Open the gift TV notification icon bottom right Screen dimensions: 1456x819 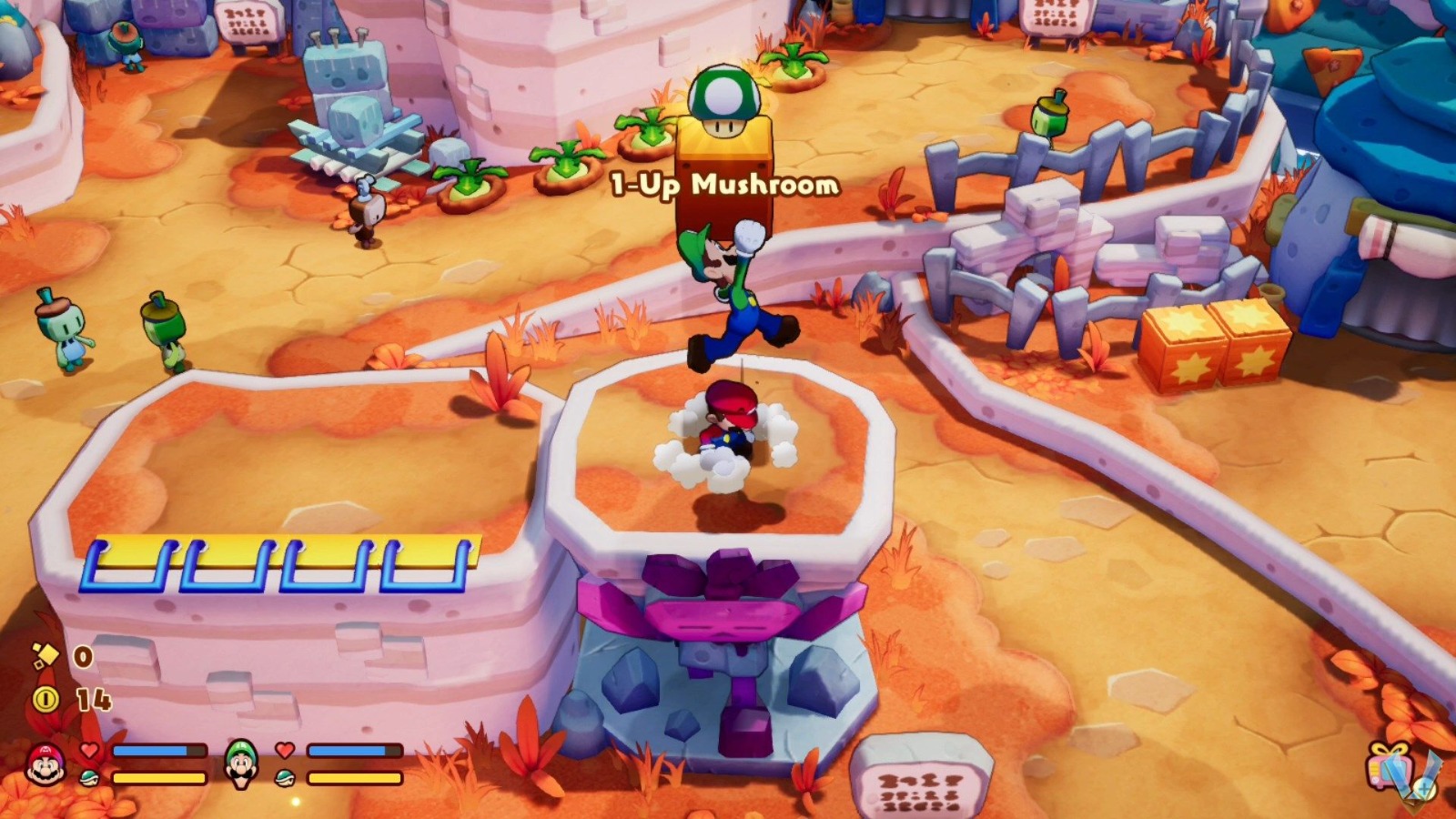(x=1390, y=767)
